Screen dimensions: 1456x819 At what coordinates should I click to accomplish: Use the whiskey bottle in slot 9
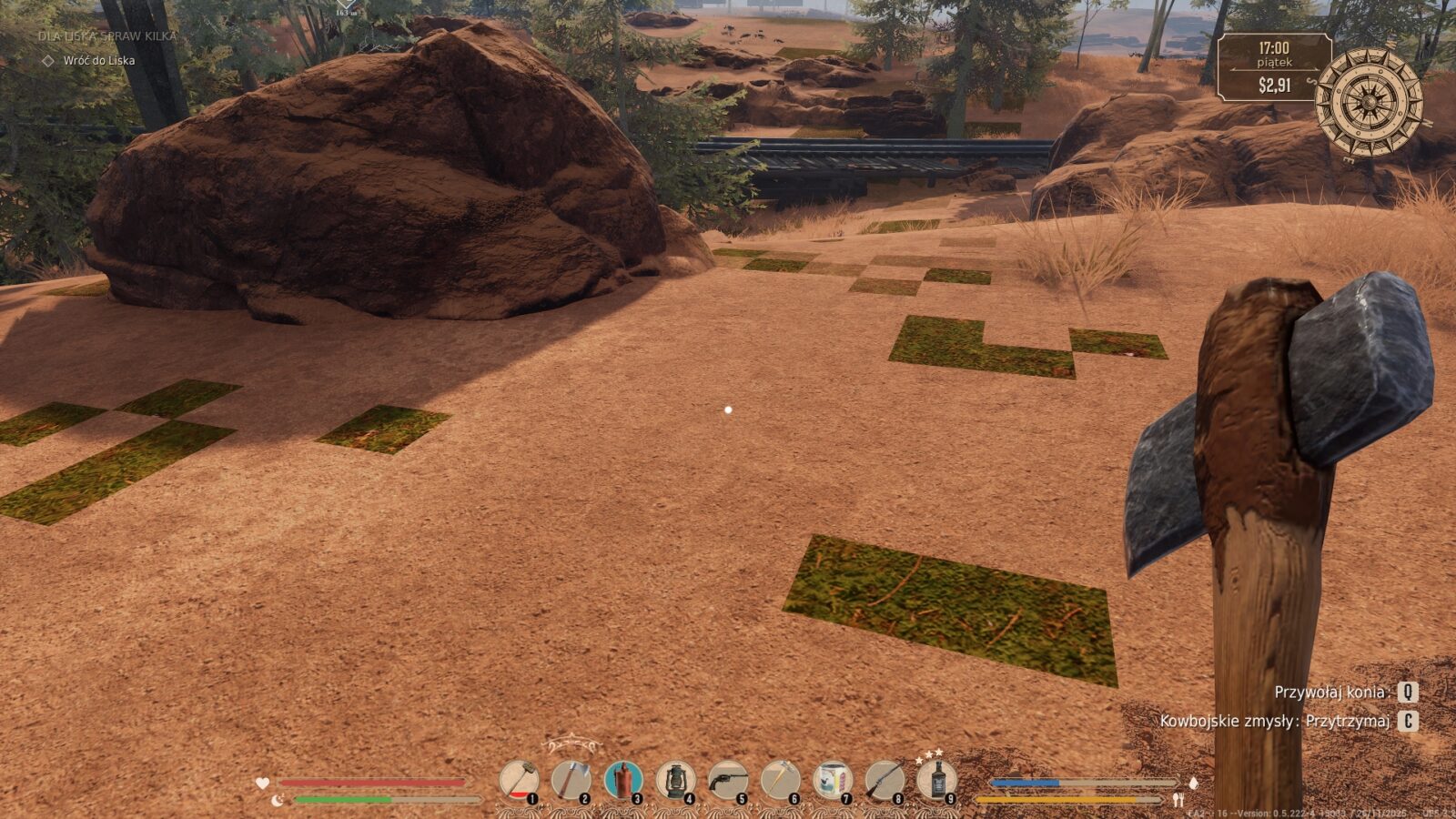coord(937,781)
